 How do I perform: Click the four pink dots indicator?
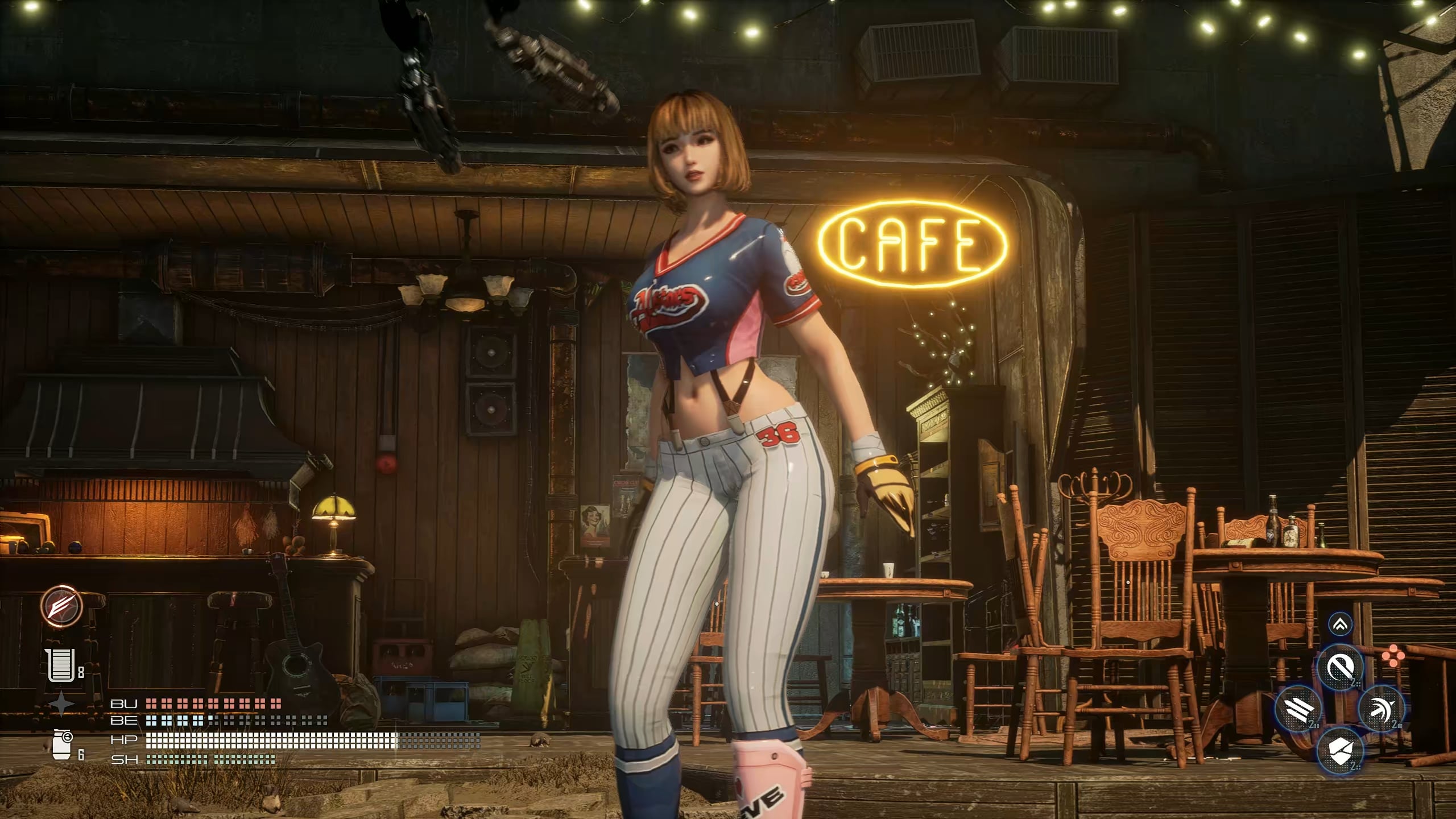(1392, 656)
